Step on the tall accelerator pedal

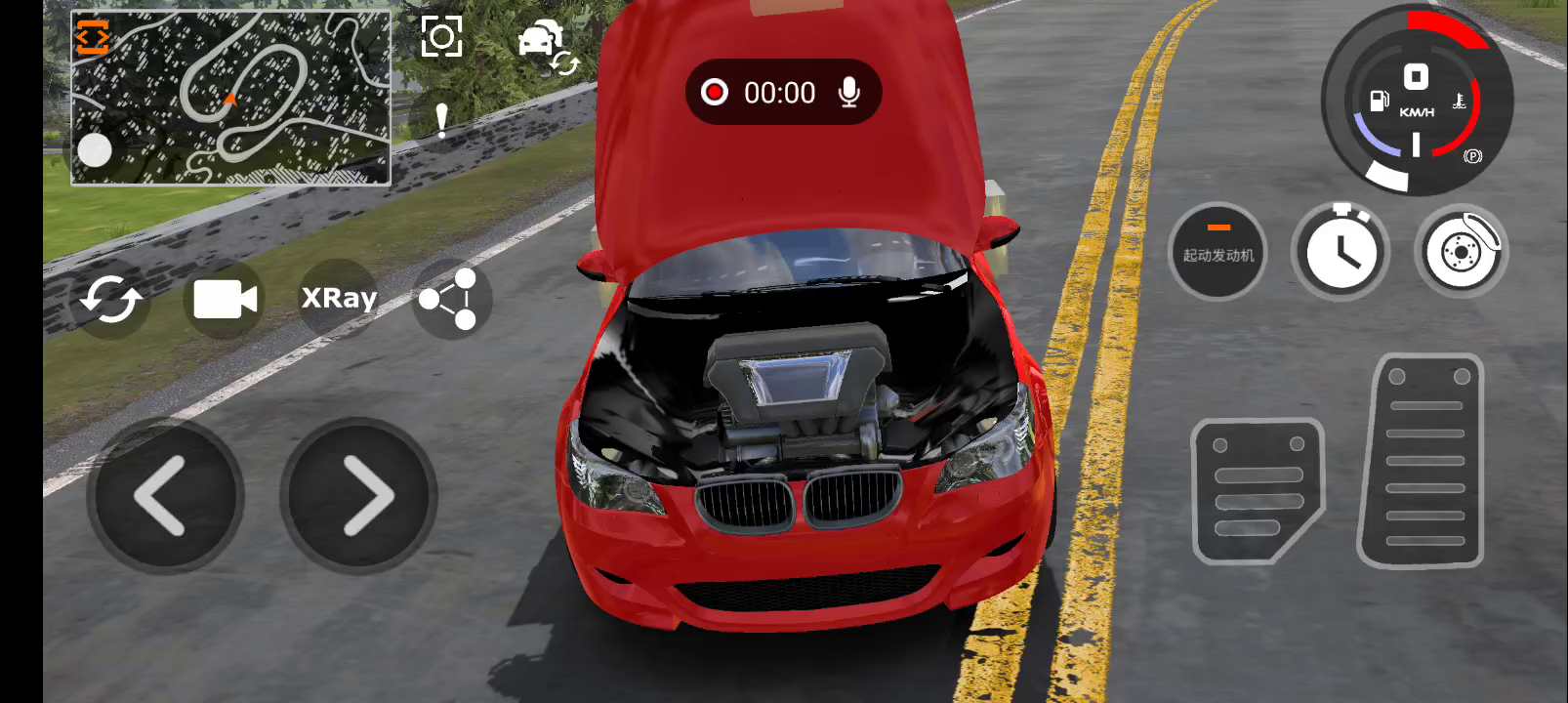(x=1423, y=461)
